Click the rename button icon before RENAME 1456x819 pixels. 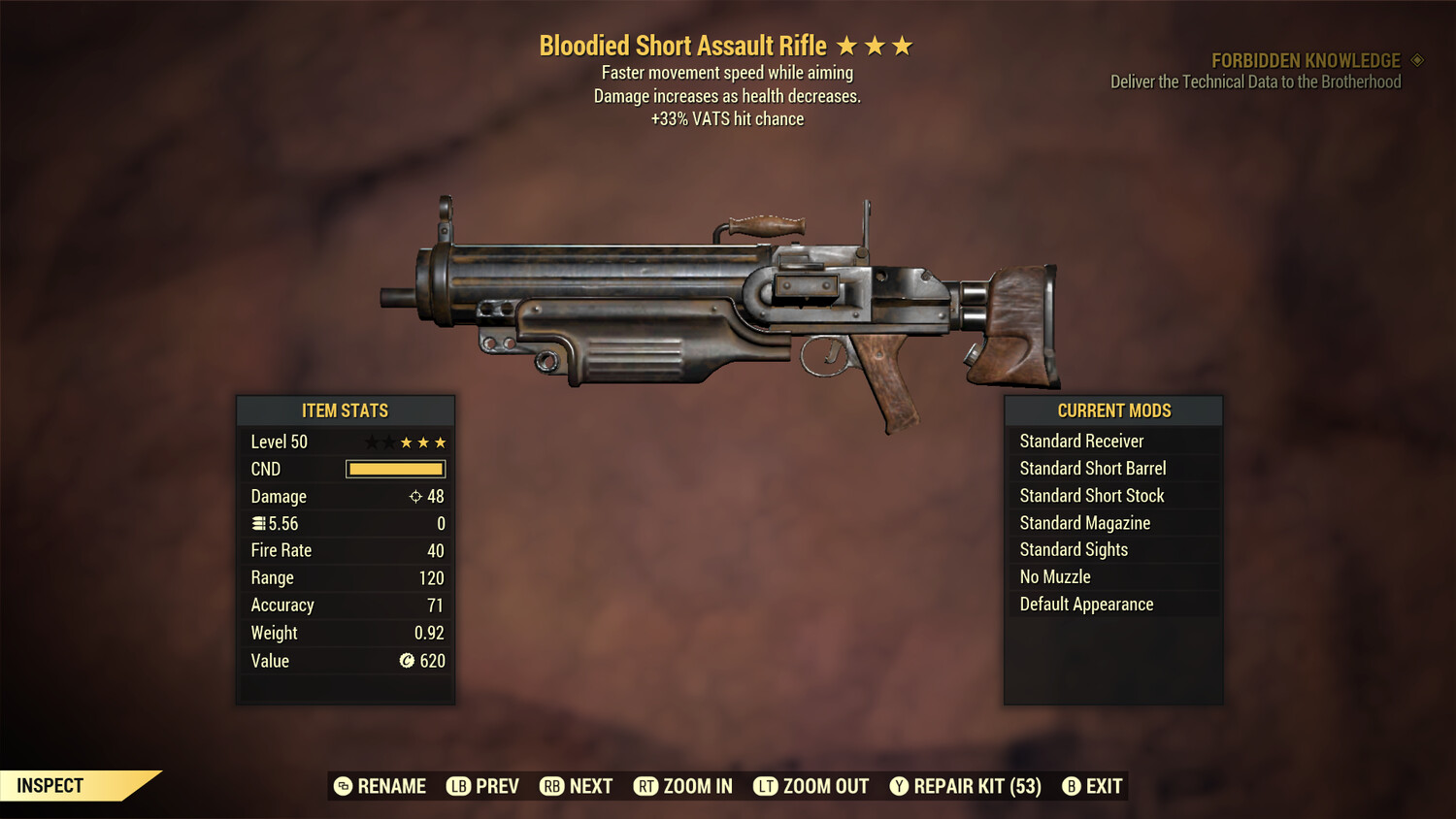point(342,786)
